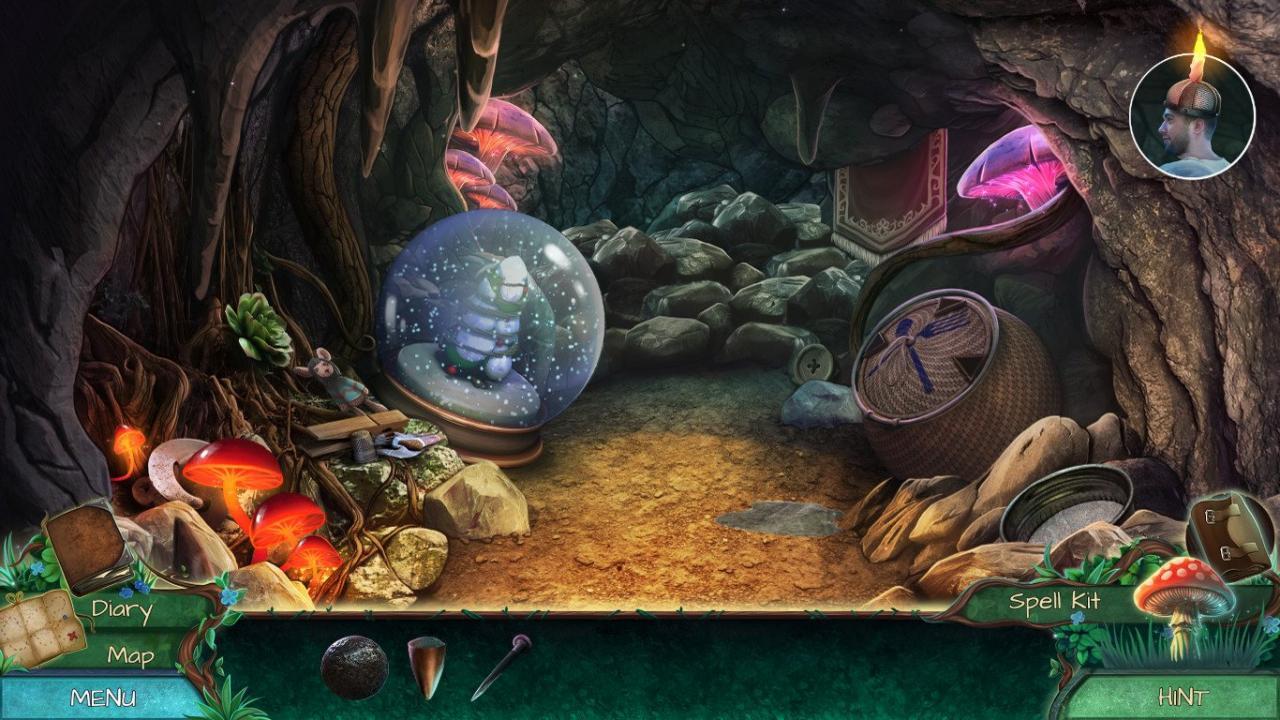
Task: Open the Map
Action: click(129, 657)
